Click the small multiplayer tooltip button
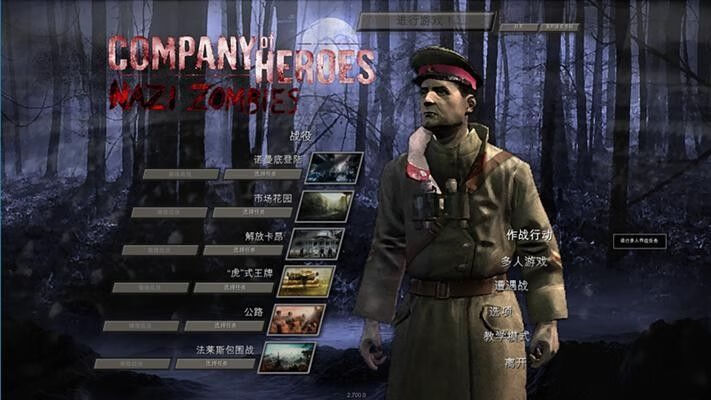This screenshot has width=711, height=400. (x=639, y=241)
